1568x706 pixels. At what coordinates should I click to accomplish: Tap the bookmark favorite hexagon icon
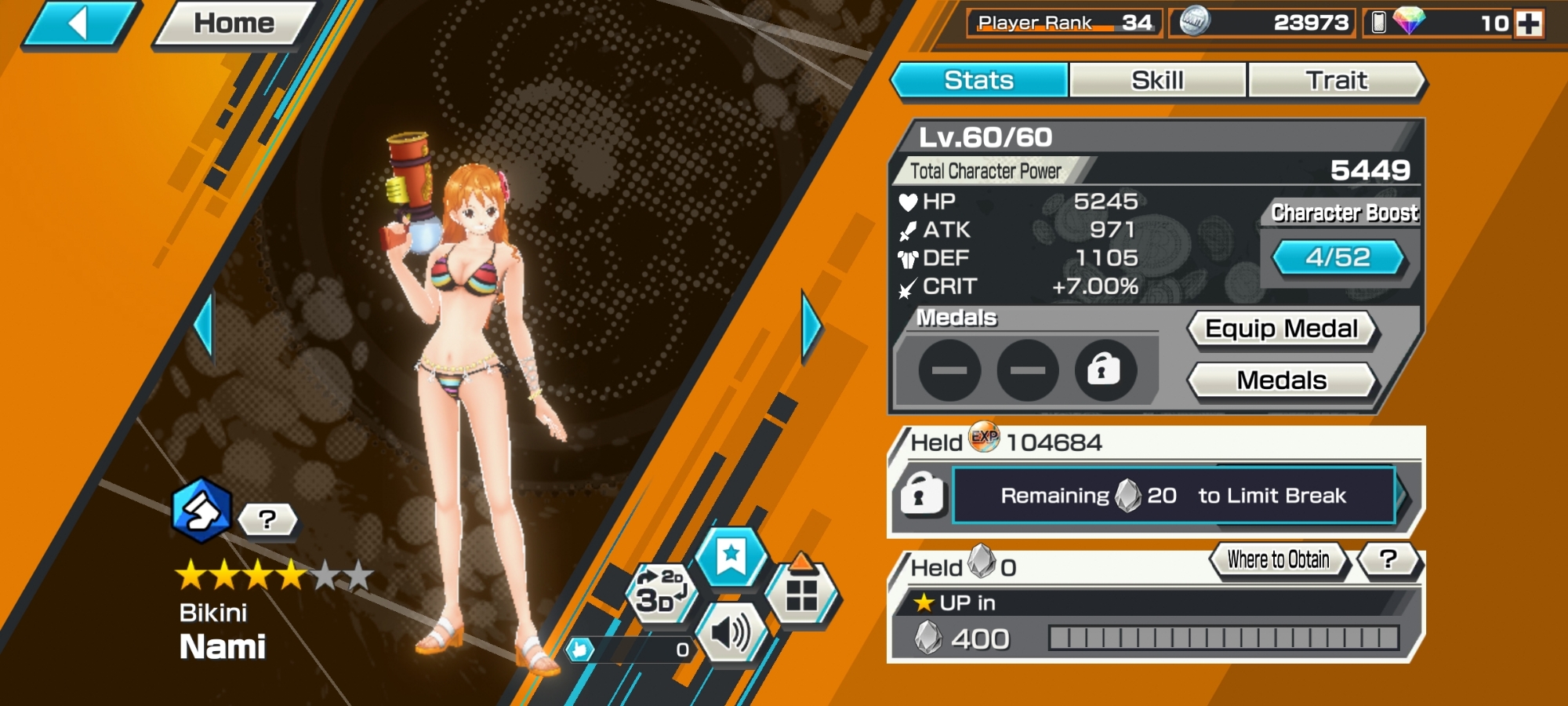click(731, 556)
